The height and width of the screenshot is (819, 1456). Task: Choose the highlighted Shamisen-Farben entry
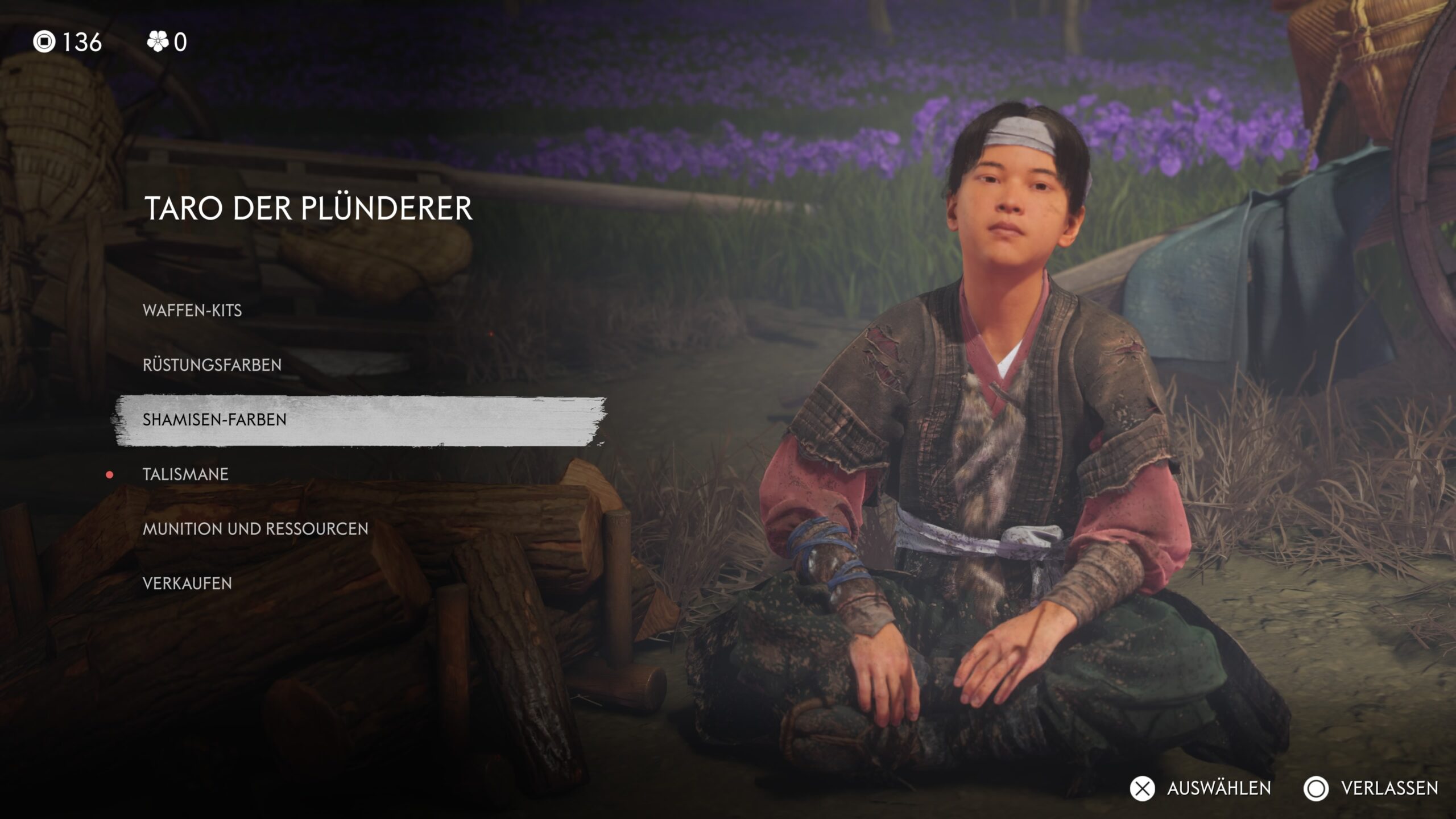click(214, 420)
